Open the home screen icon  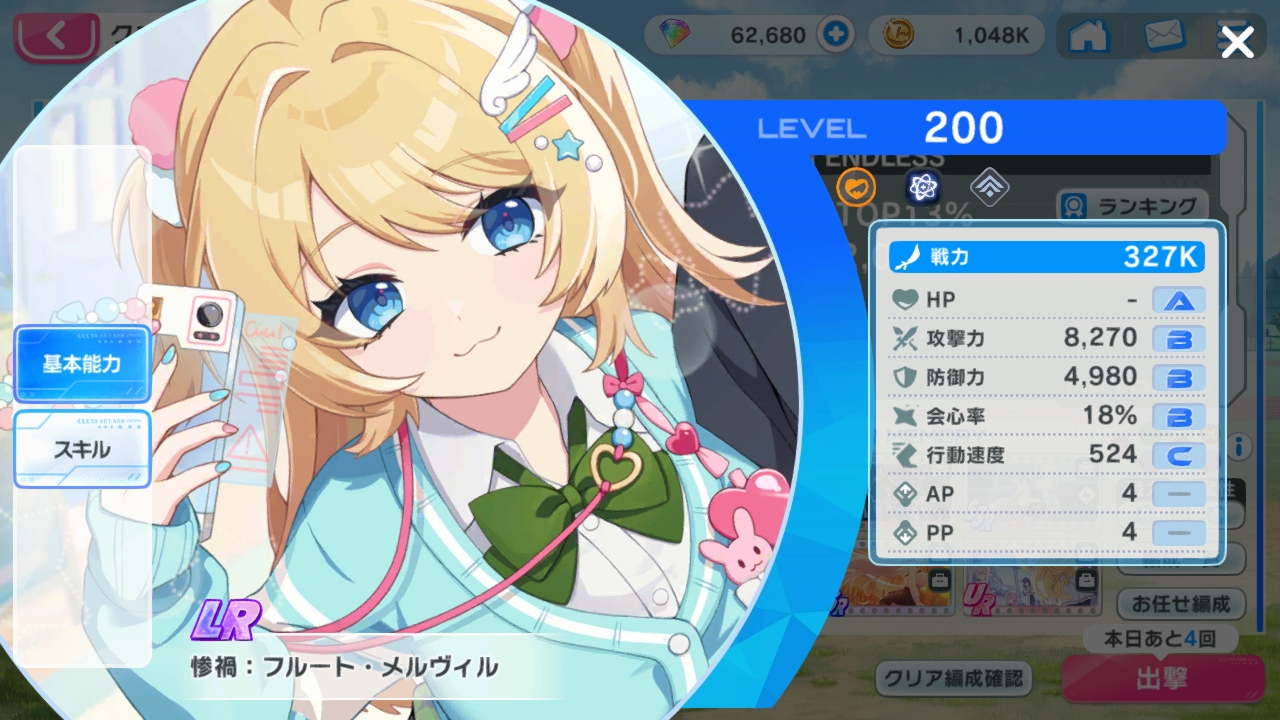(x=1088, y=36)
